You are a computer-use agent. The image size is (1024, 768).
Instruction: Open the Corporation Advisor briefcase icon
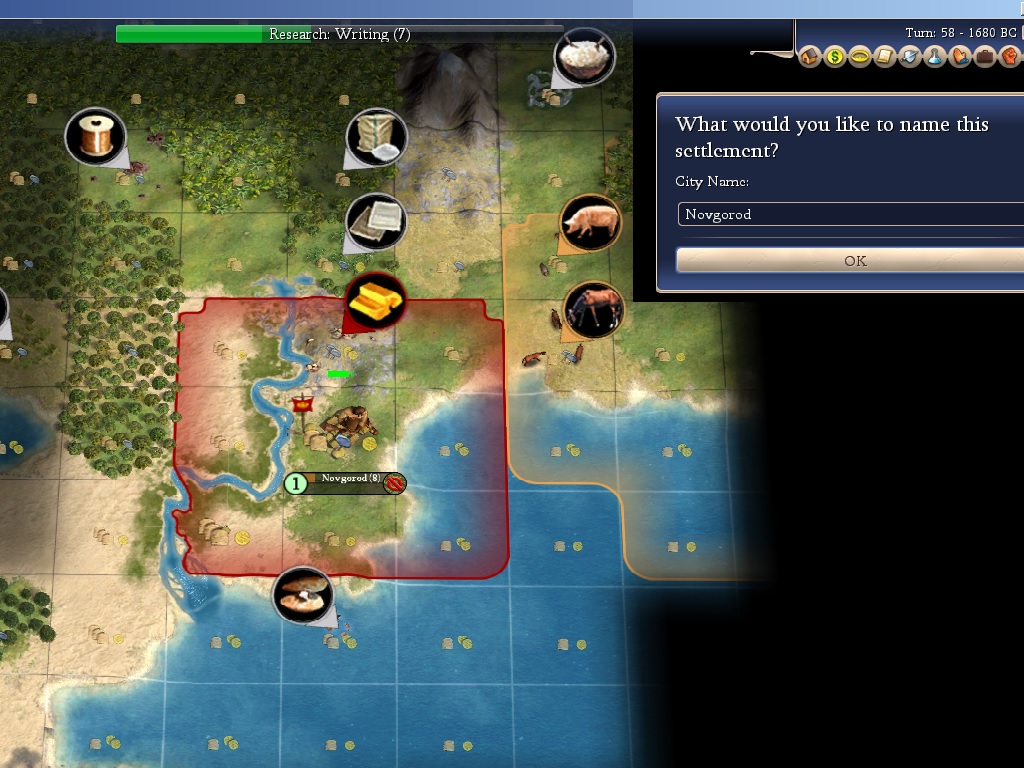click(984, 57)
